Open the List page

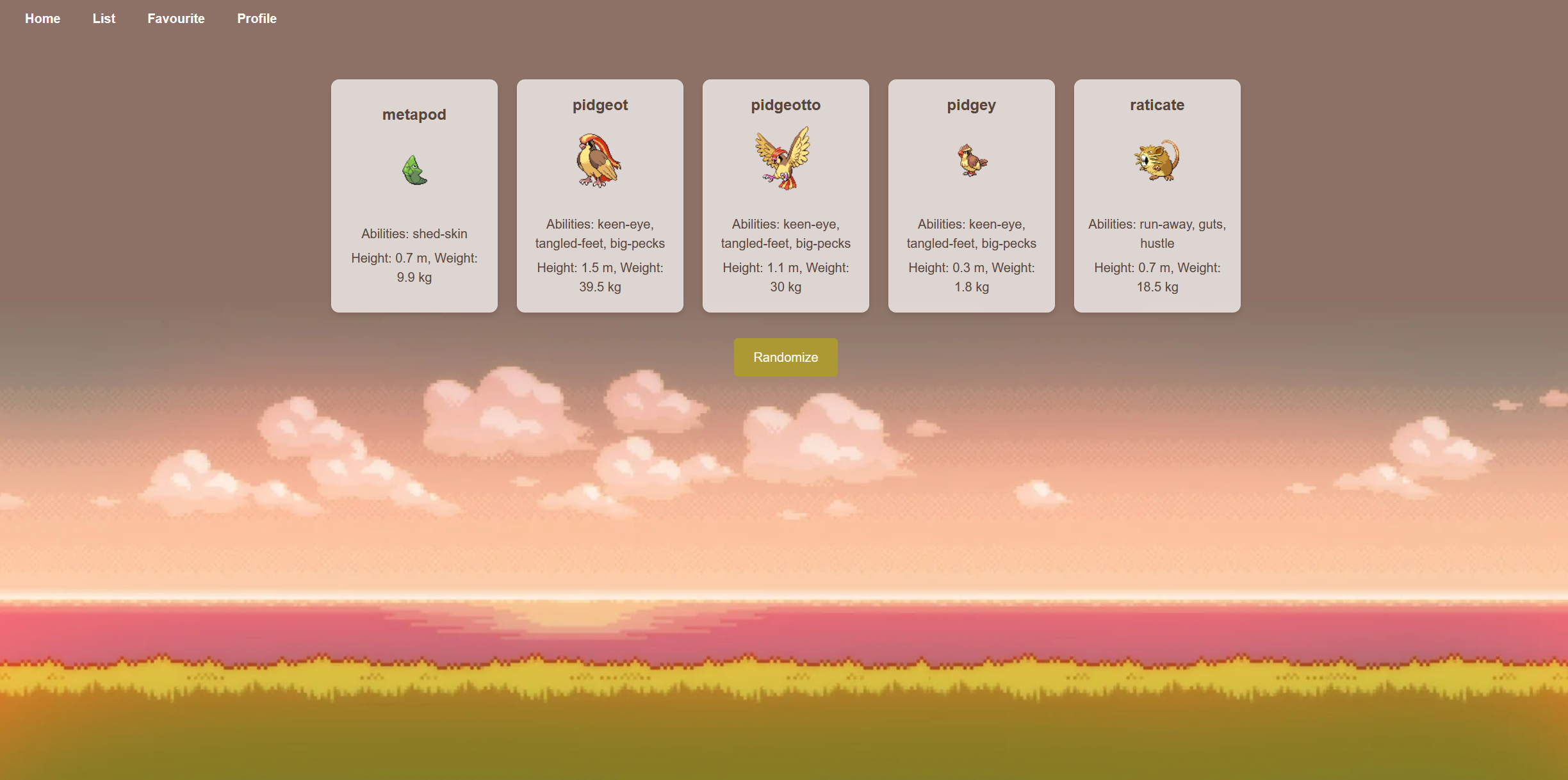click(104, 19)
